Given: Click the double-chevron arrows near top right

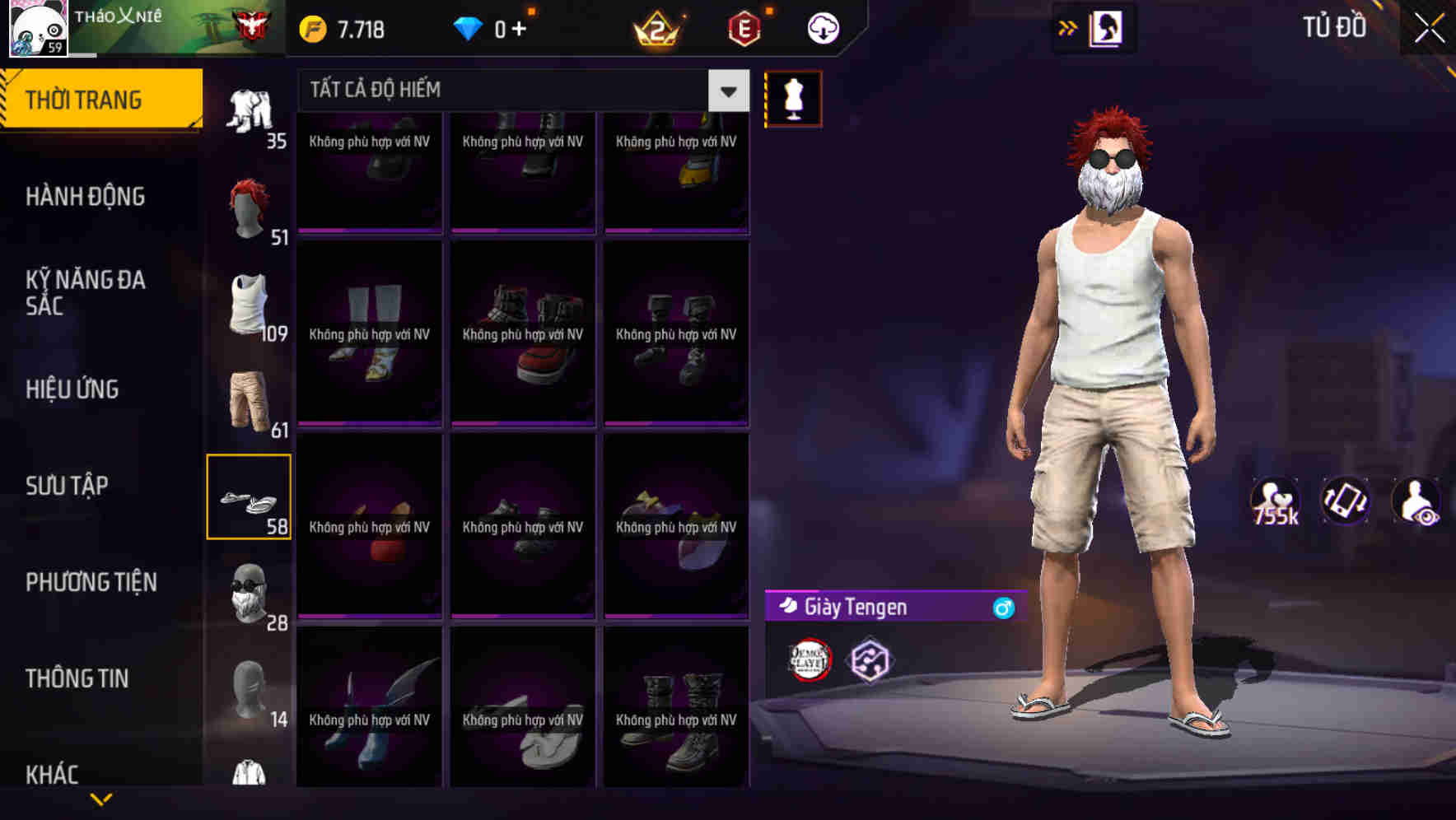Looking at the screenshot, I should [1066, 27].
